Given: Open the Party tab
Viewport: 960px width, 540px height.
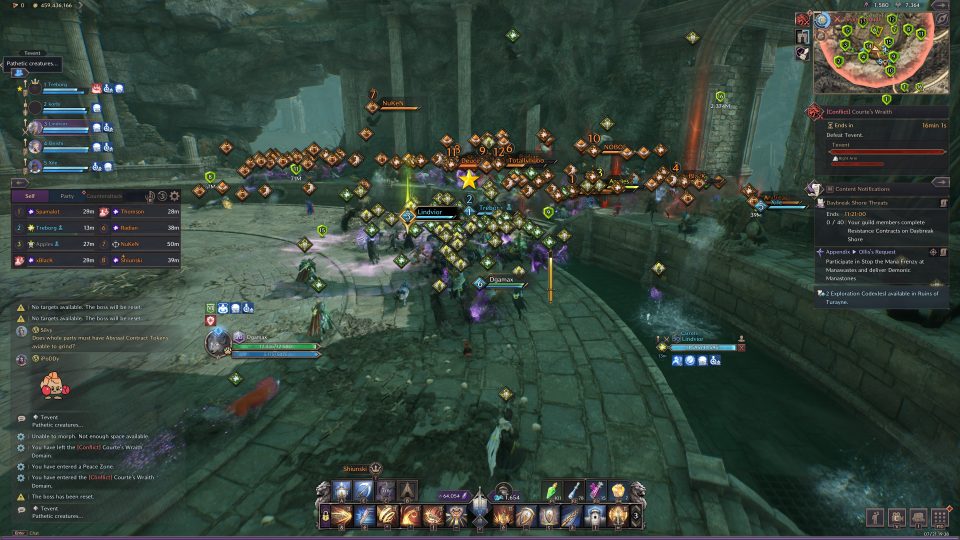Looking at the screenshot, I should pos(67,197).
